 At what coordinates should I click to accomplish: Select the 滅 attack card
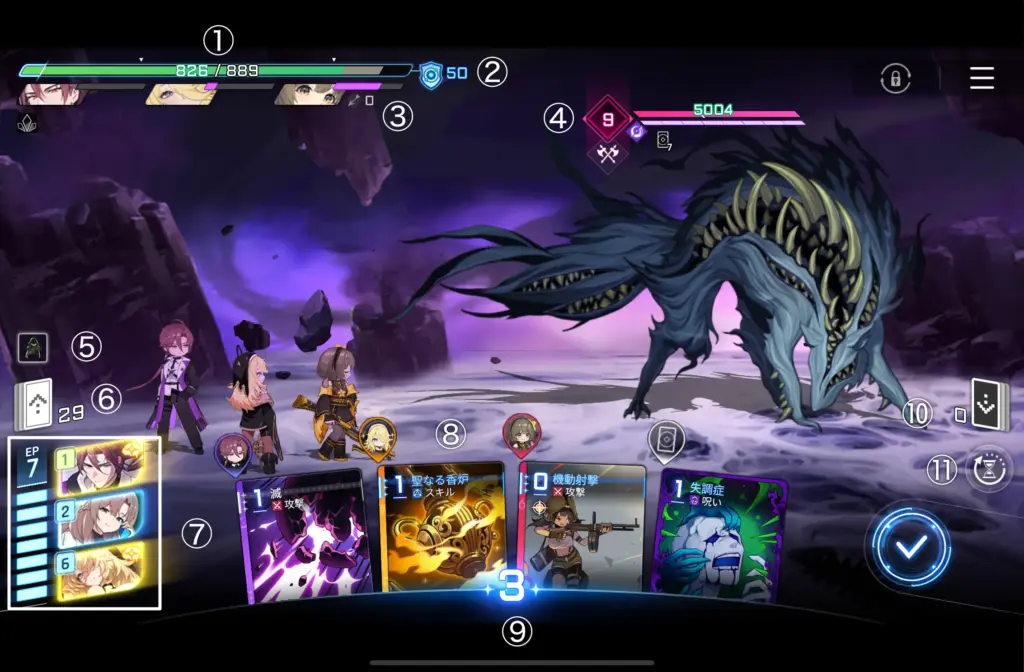[304, 537]
